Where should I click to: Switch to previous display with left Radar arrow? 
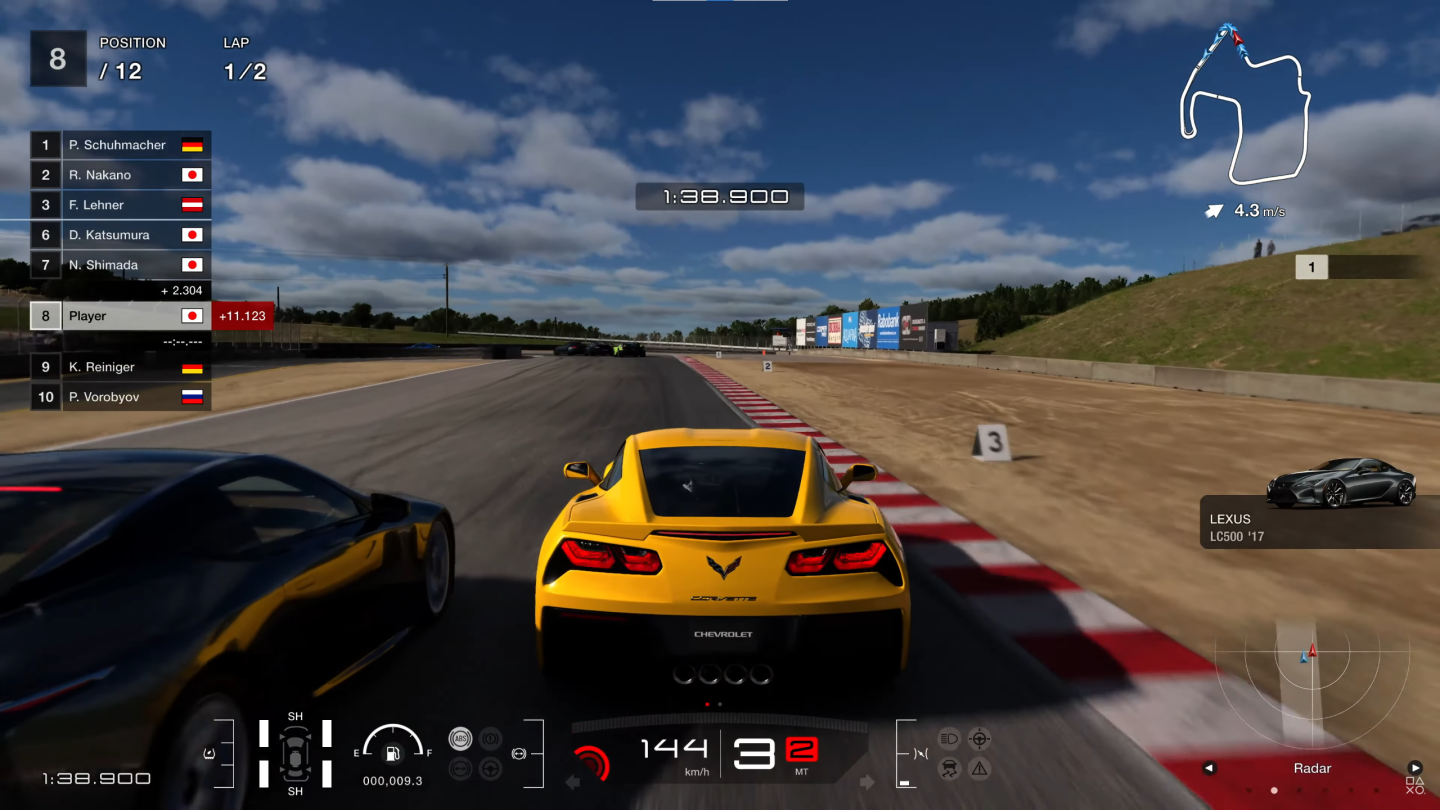pyautogui.click(x=1209, y=768)
